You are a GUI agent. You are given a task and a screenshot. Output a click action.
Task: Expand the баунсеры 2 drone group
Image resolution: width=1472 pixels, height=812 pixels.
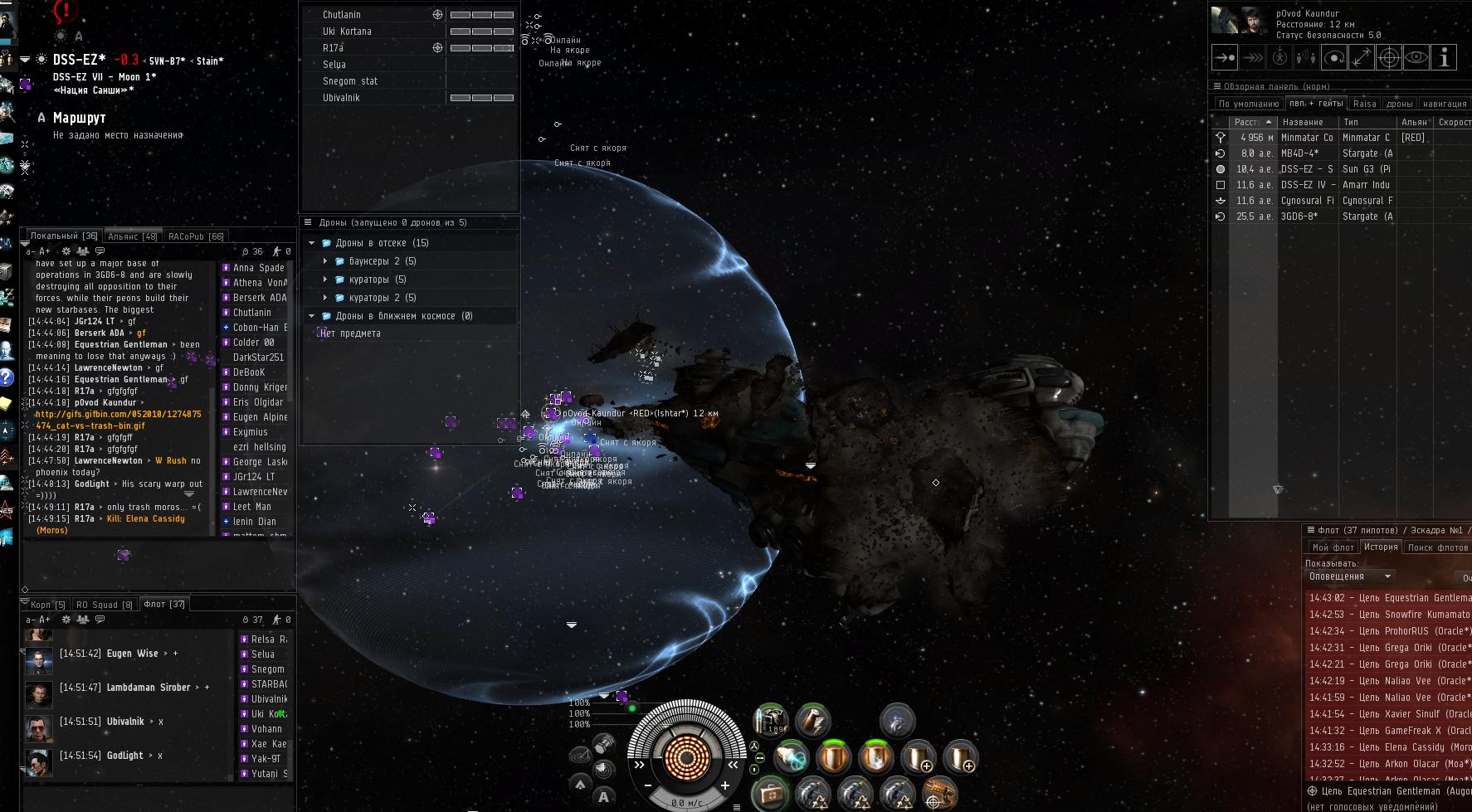pyautogui.click(x=325, y=261)
